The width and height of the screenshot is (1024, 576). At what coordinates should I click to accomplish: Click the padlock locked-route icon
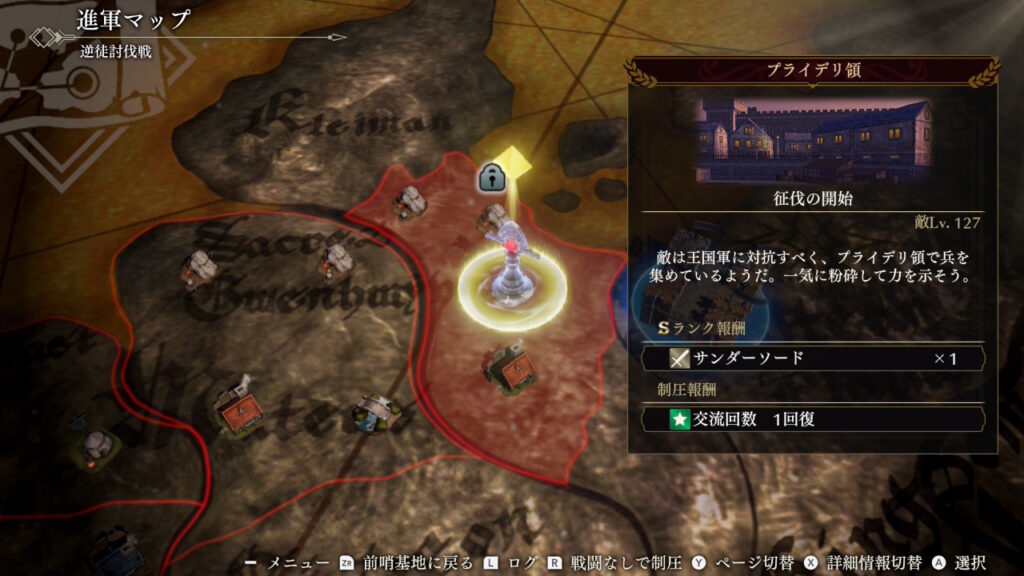490,178
